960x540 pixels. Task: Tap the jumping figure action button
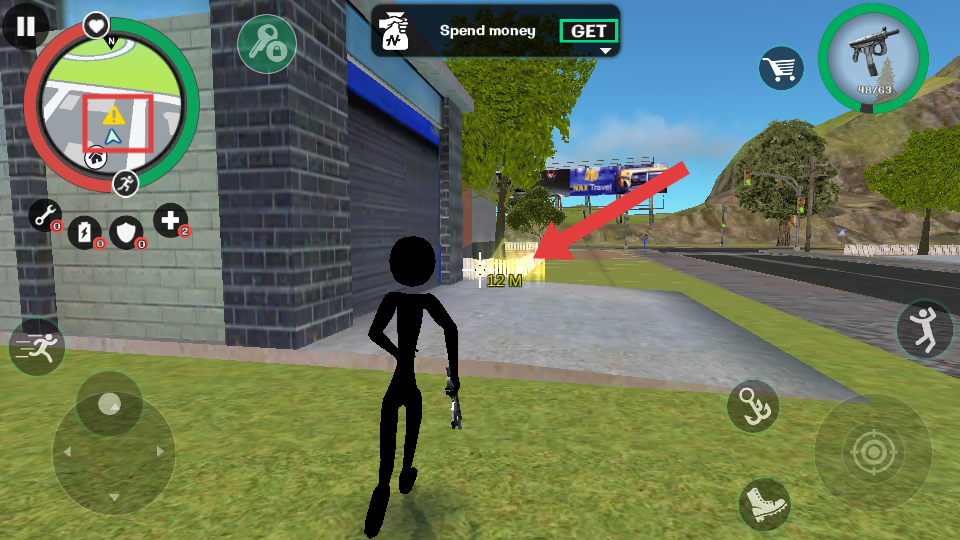coord(925,329)
